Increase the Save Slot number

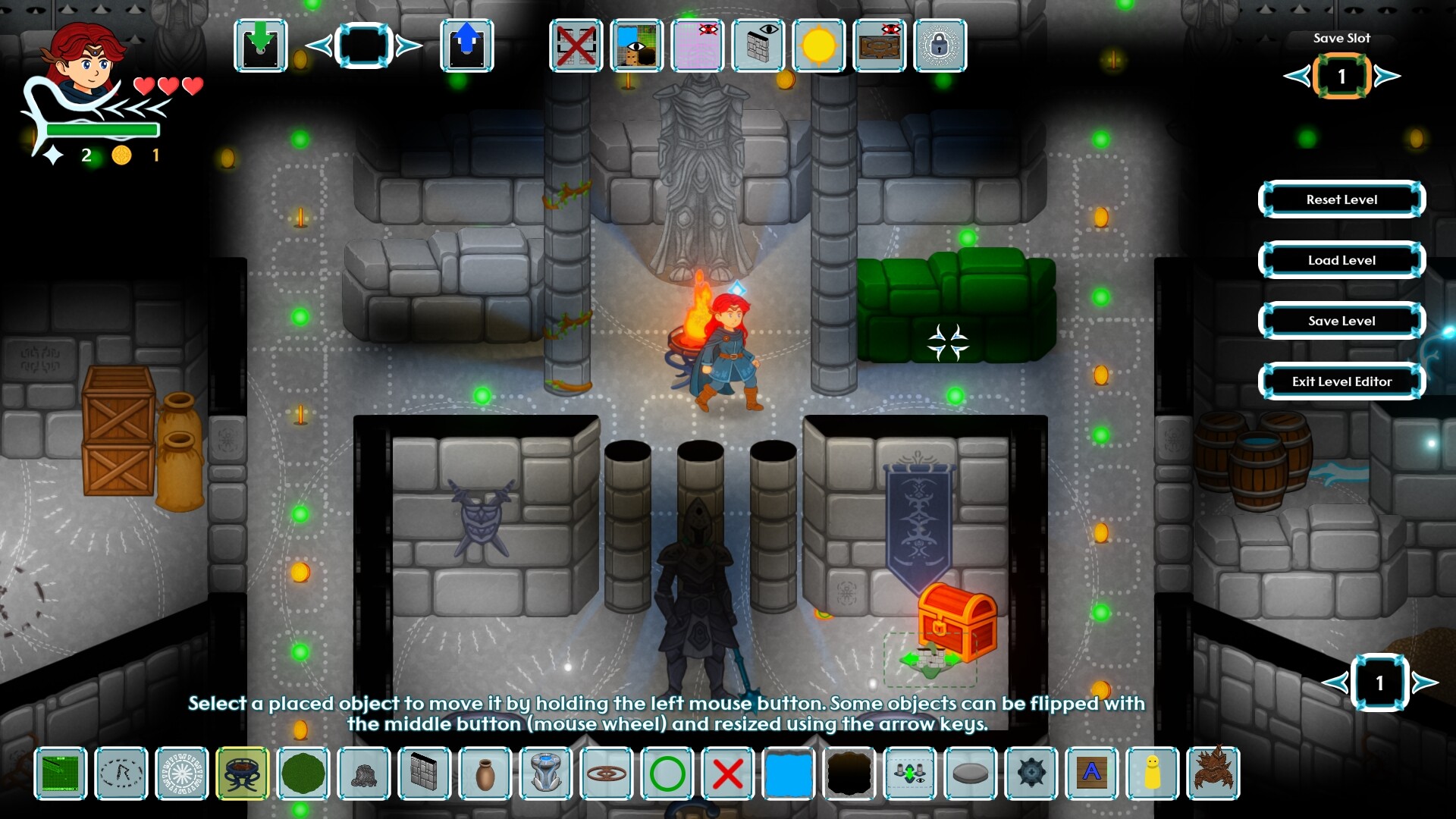[x=1388, y=76]
